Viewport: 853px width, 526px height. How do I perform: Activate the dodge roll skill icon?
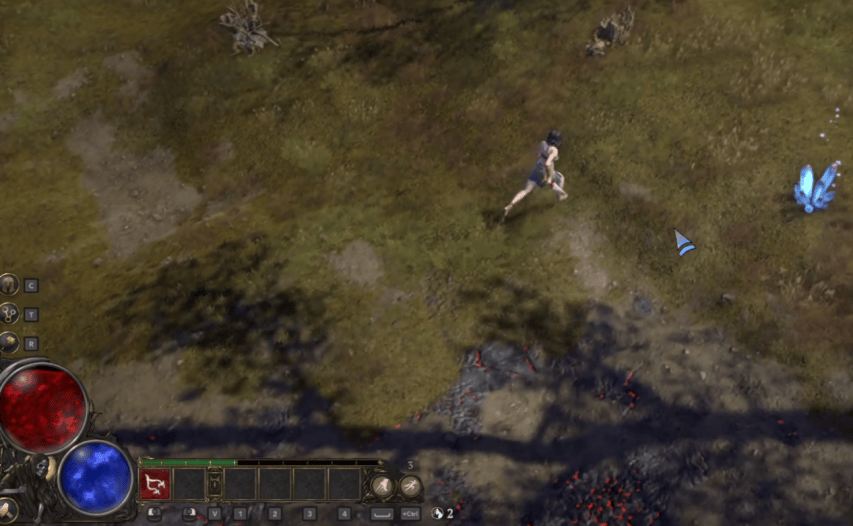[382, 486]
